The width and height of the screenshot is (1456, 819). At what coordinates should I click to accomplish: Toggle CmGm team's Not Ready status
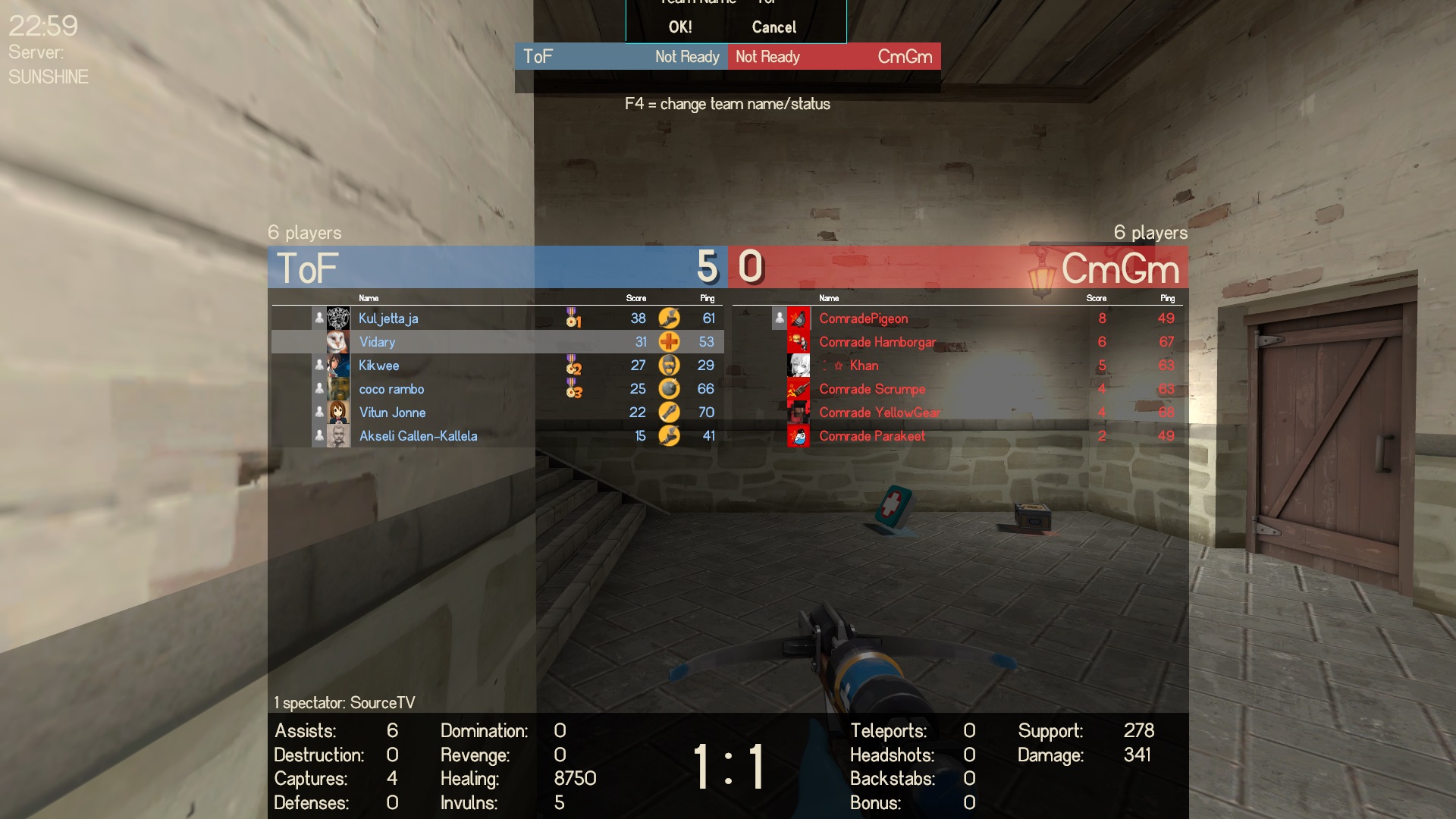tap(767, 57)
